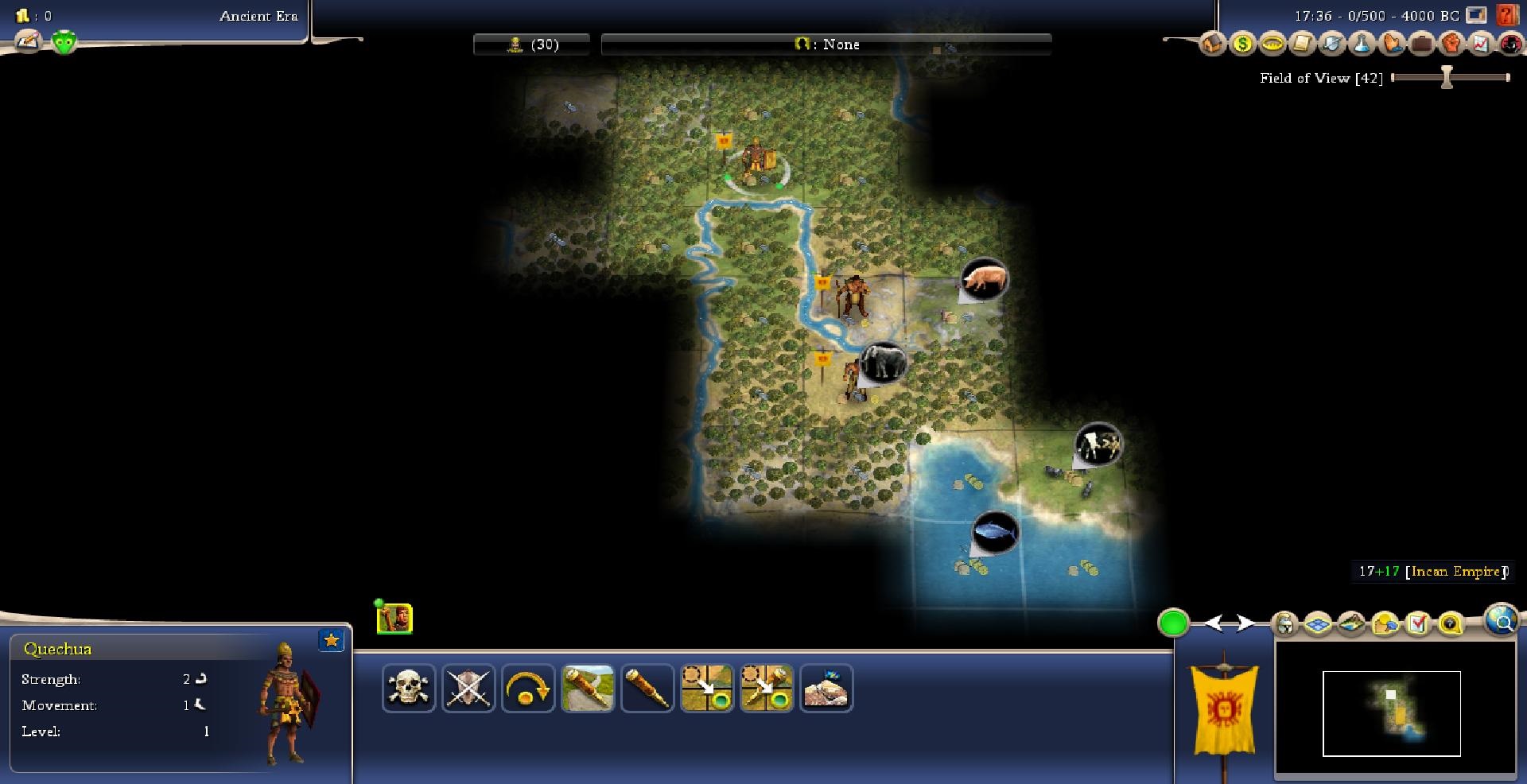Open the foreign advisor briefcase icon
Viewport: 1527px width, 784px height.
(1422, 44)
